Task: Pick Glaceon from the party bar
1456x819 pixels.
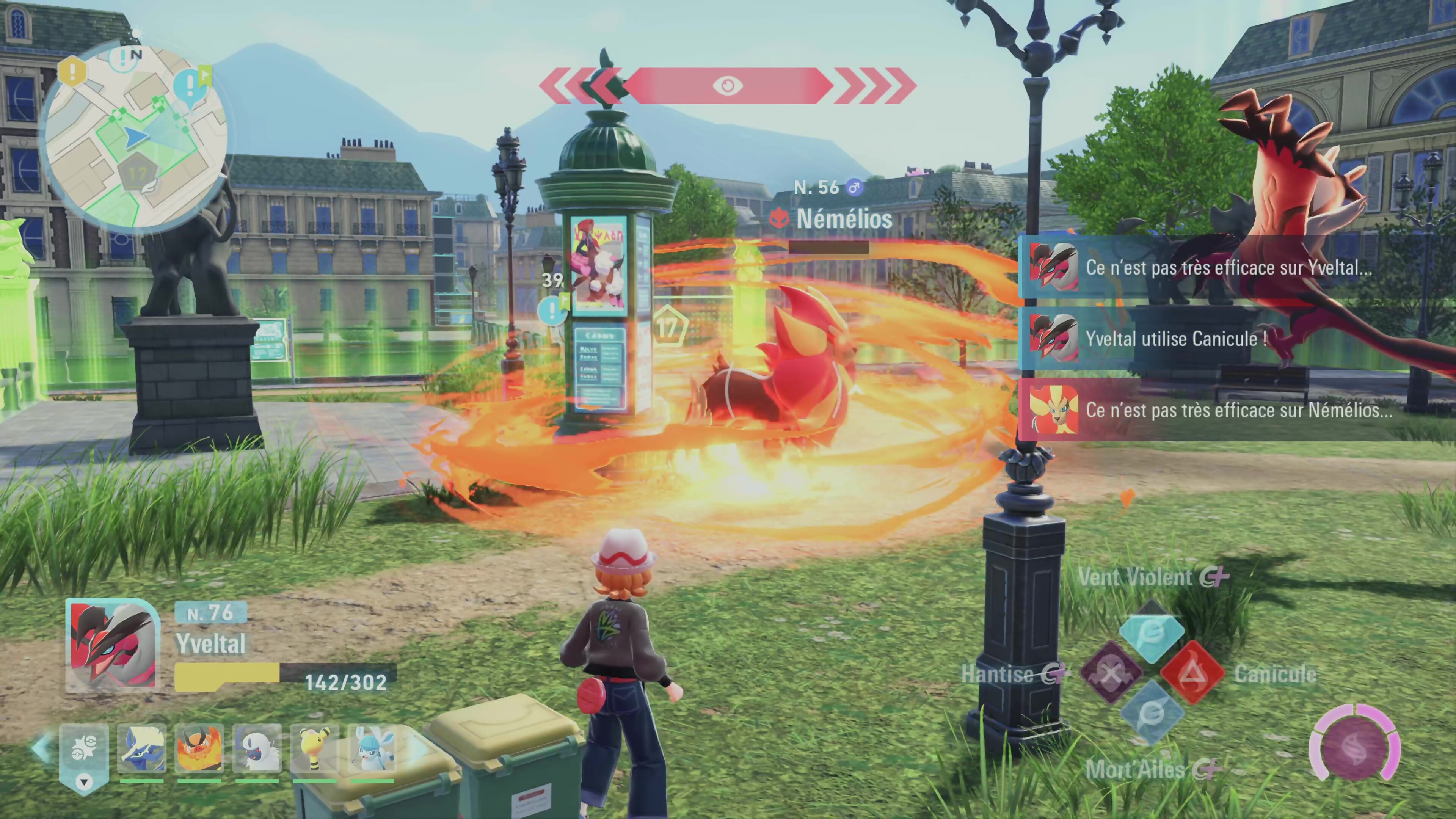Action: click(372, 749)
